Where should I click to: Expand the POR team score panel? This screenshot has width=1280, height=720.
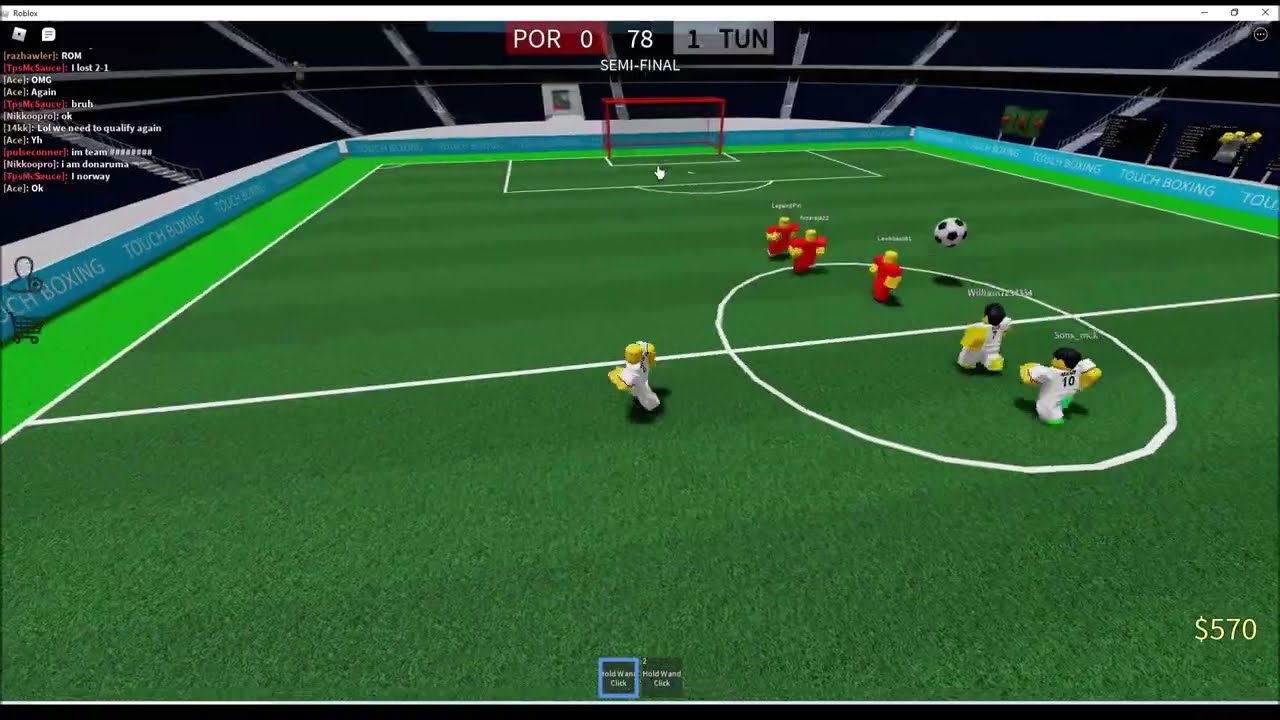point(556,39)
